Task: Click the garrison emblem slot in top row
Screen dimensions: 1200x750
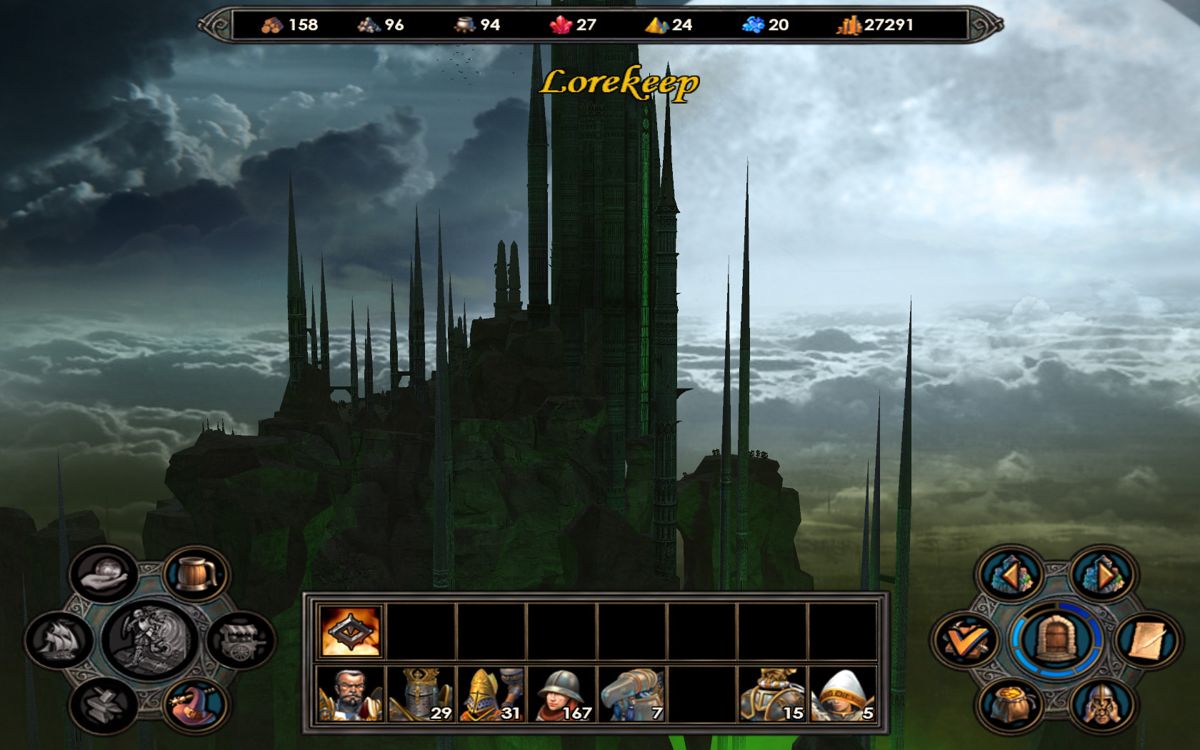Action: tap(350, 631)
